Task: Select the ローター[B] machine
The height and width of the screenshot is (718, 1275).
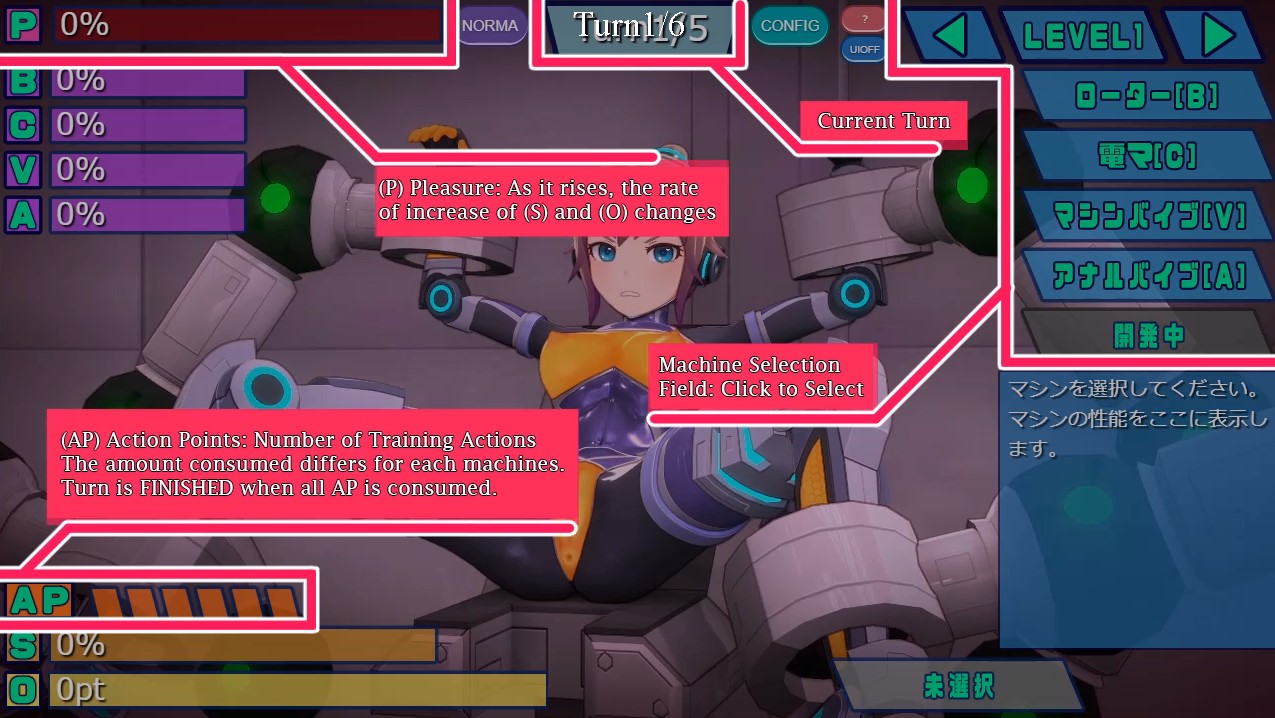Action: pos(1146,96)
